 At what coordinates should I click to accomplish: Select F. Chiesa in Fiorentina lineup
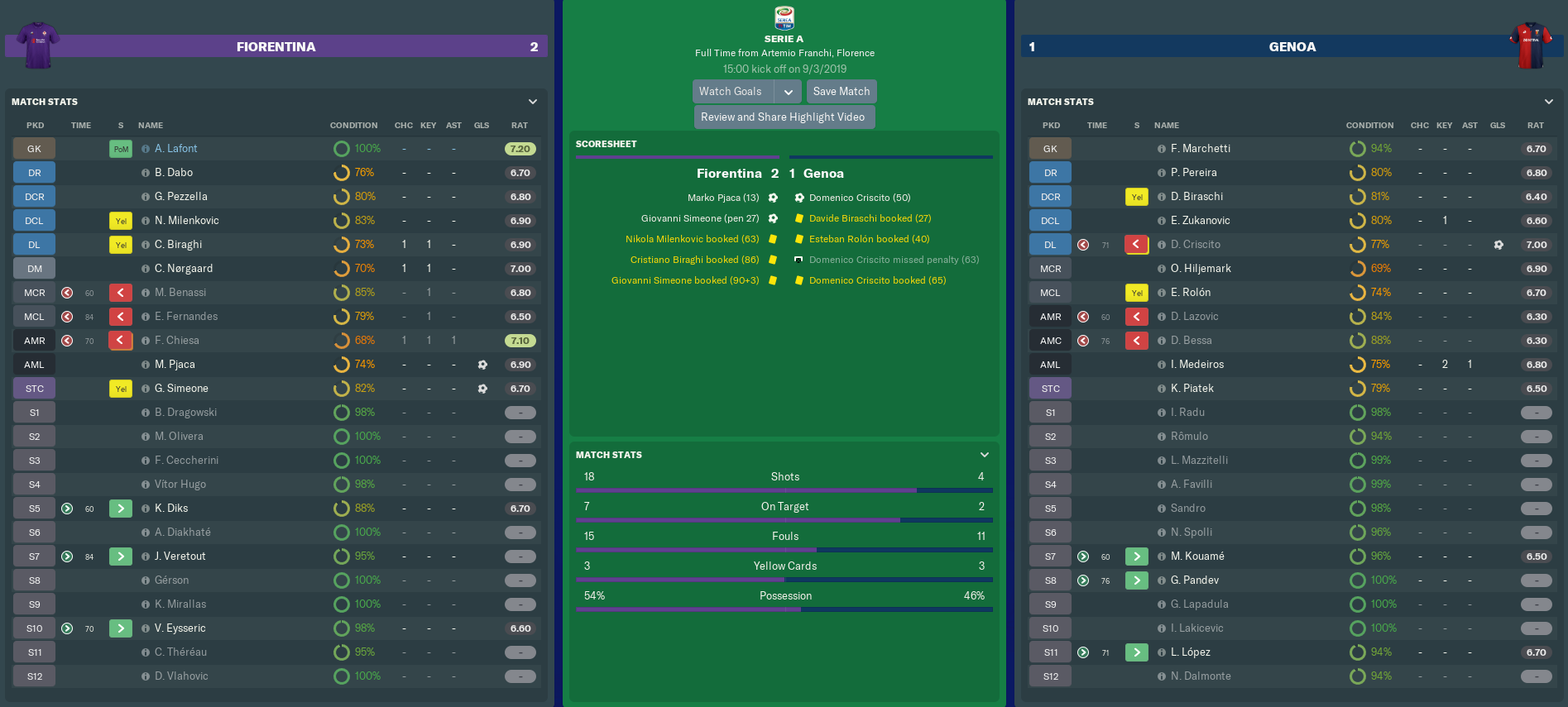176,341
